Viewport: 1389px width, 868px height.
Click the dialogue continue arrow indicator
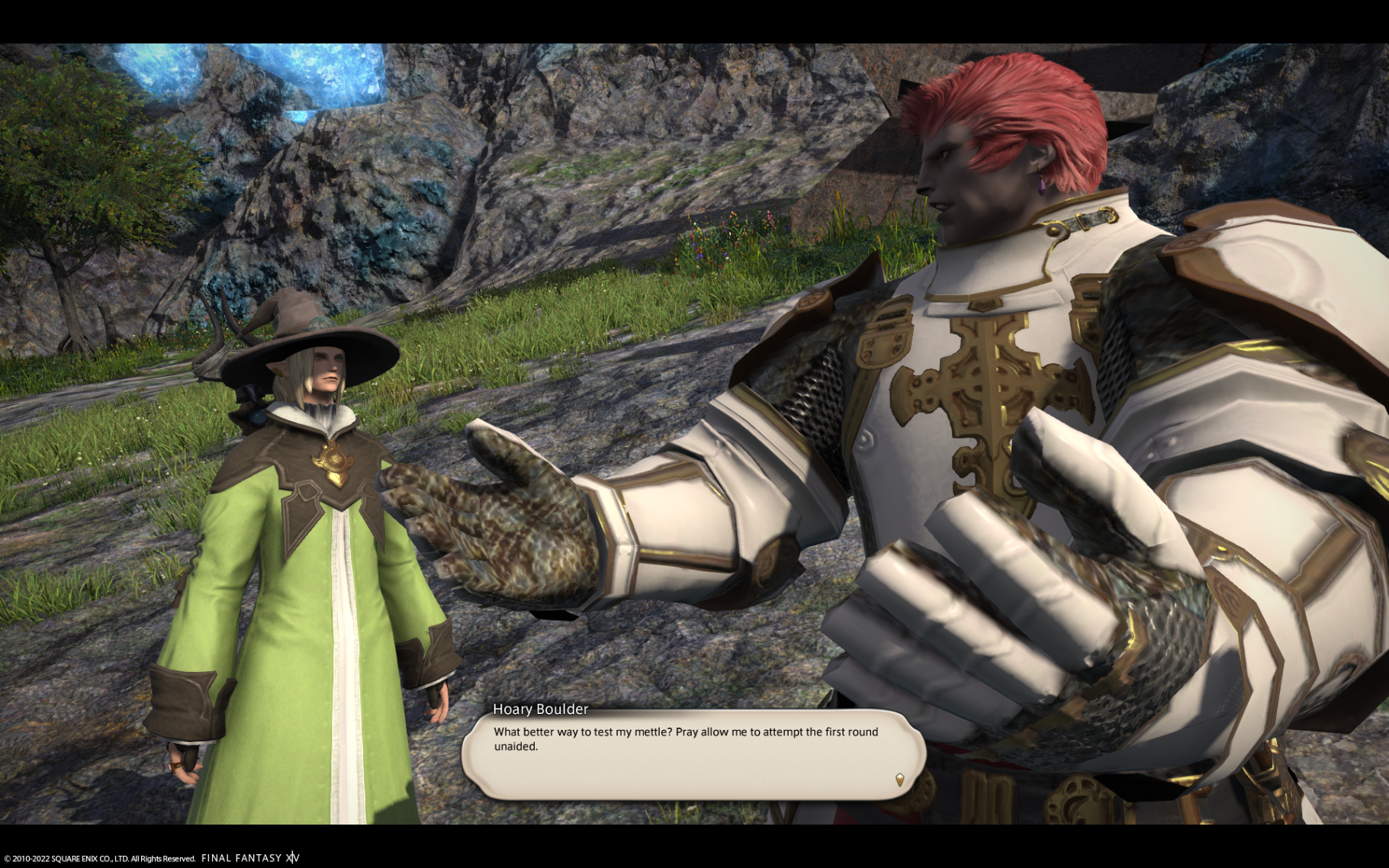coord(899,780)
